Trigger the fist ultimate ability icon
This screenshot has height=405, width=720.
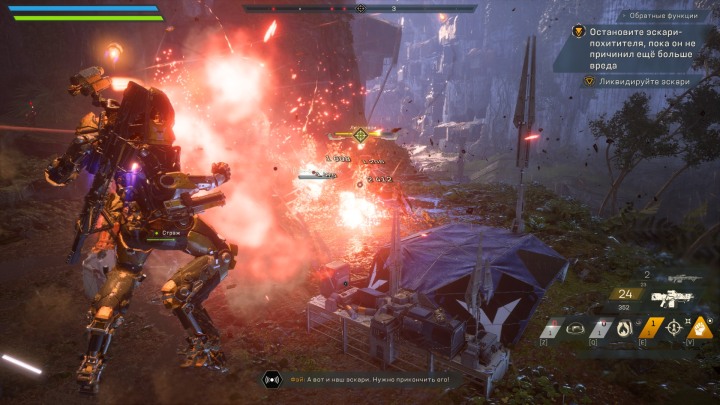coord(701,326)
